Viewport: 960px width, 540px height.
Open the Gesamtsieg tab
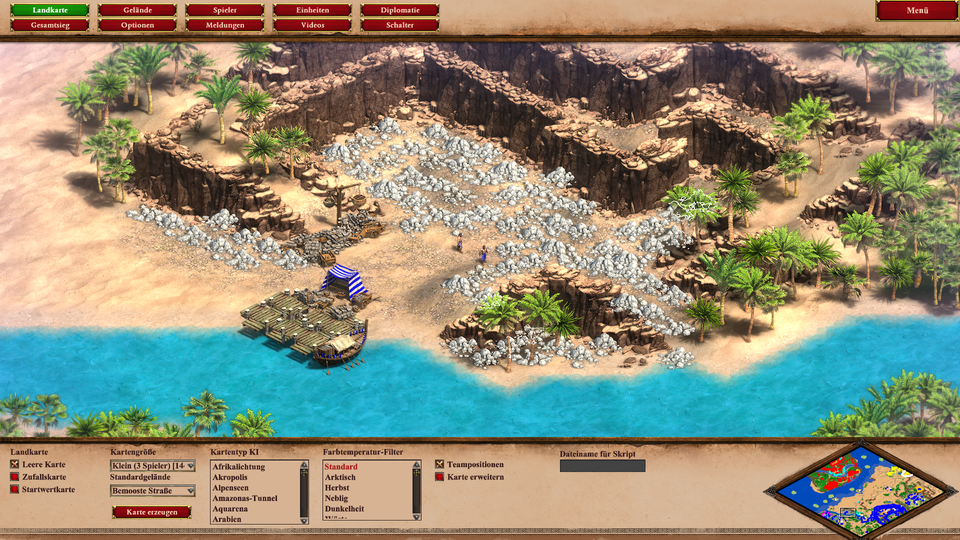[x=50, y=24]
